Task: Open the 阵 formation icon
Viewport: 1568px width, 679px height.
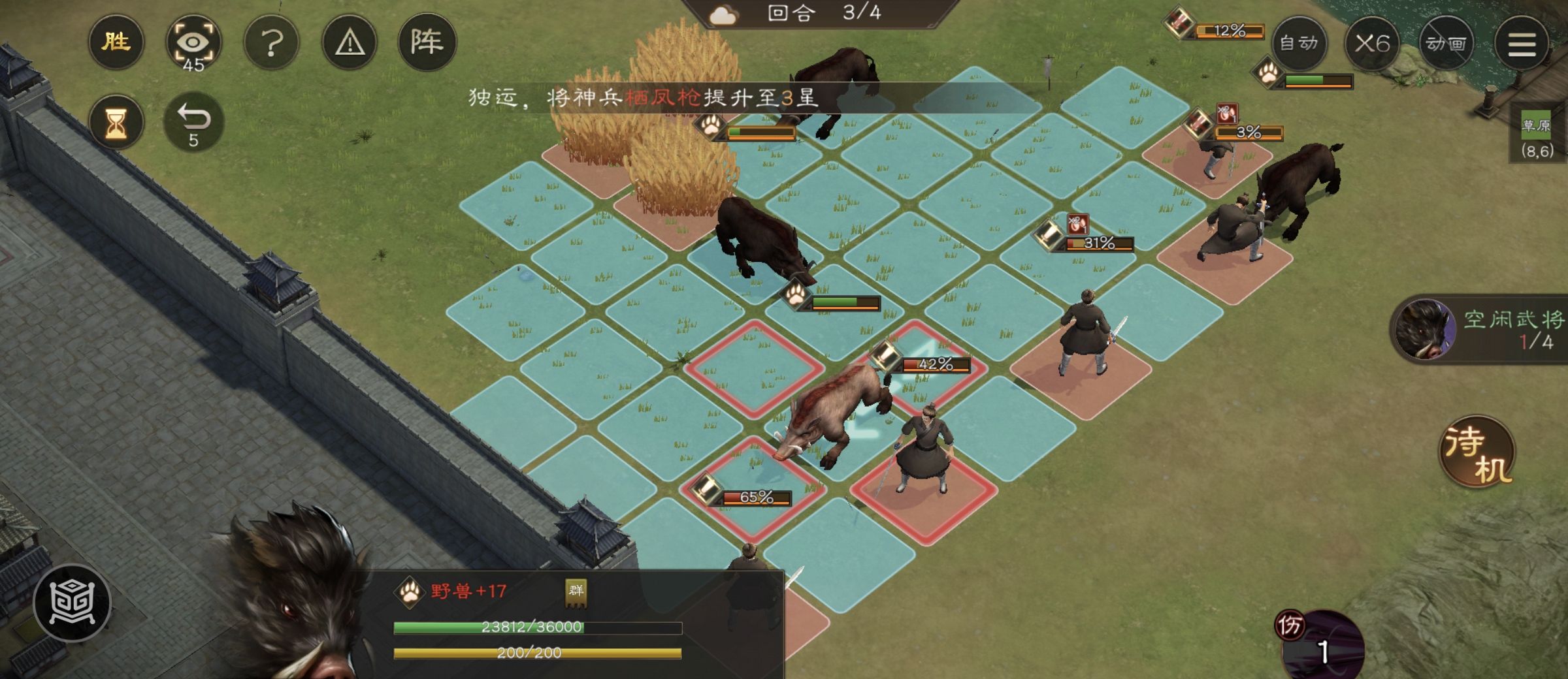Action: point(428,44)
